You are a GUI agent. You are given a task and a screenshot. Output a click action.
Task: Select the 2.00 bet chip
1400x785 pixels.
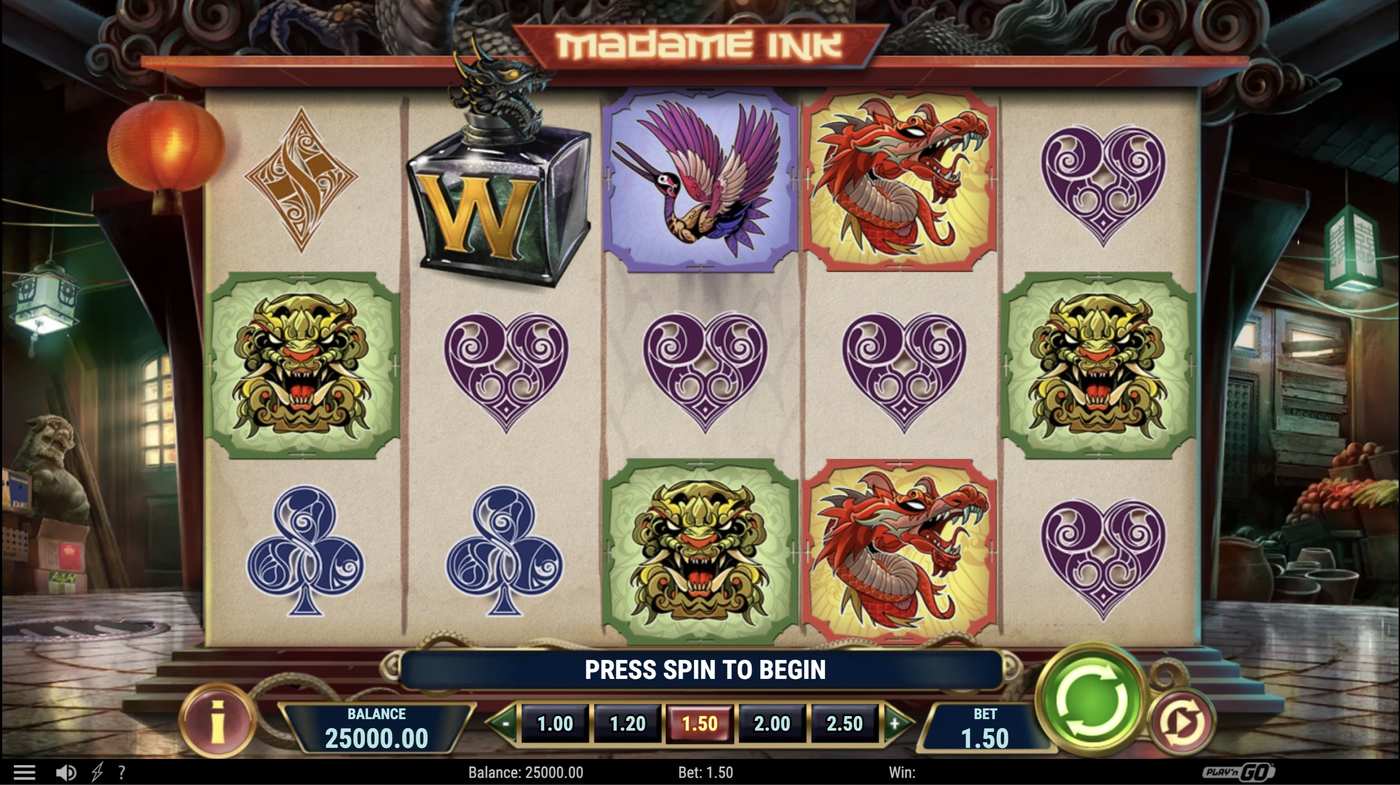pos(771,722)
